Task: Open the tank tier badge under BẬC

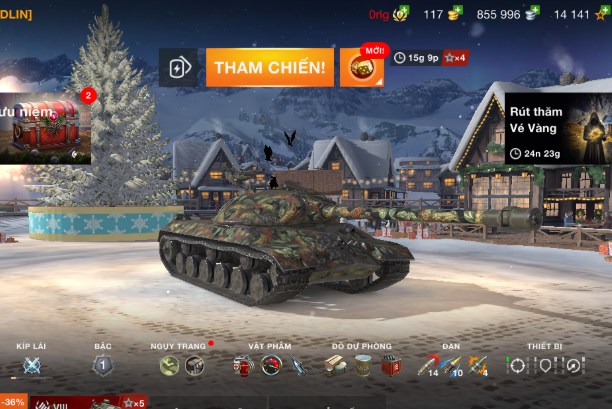Action: pos(102,365)
